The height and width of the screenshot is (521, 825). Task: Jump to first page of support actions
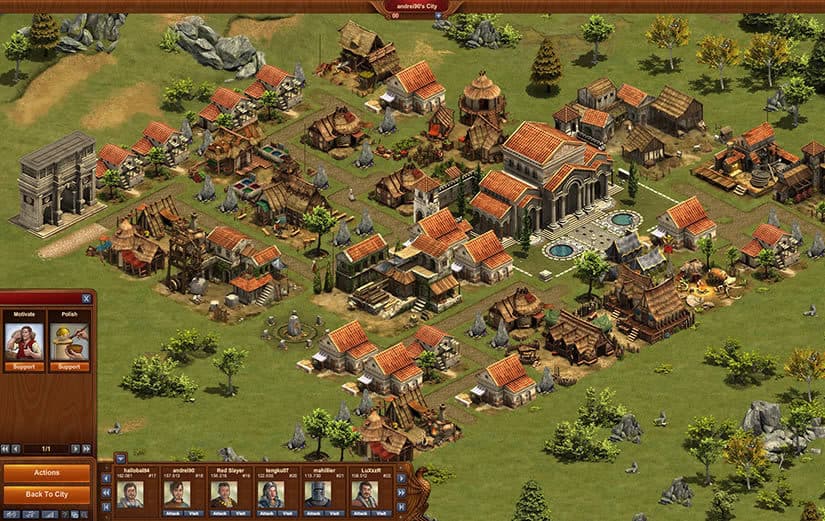click(x=6, y=449)
